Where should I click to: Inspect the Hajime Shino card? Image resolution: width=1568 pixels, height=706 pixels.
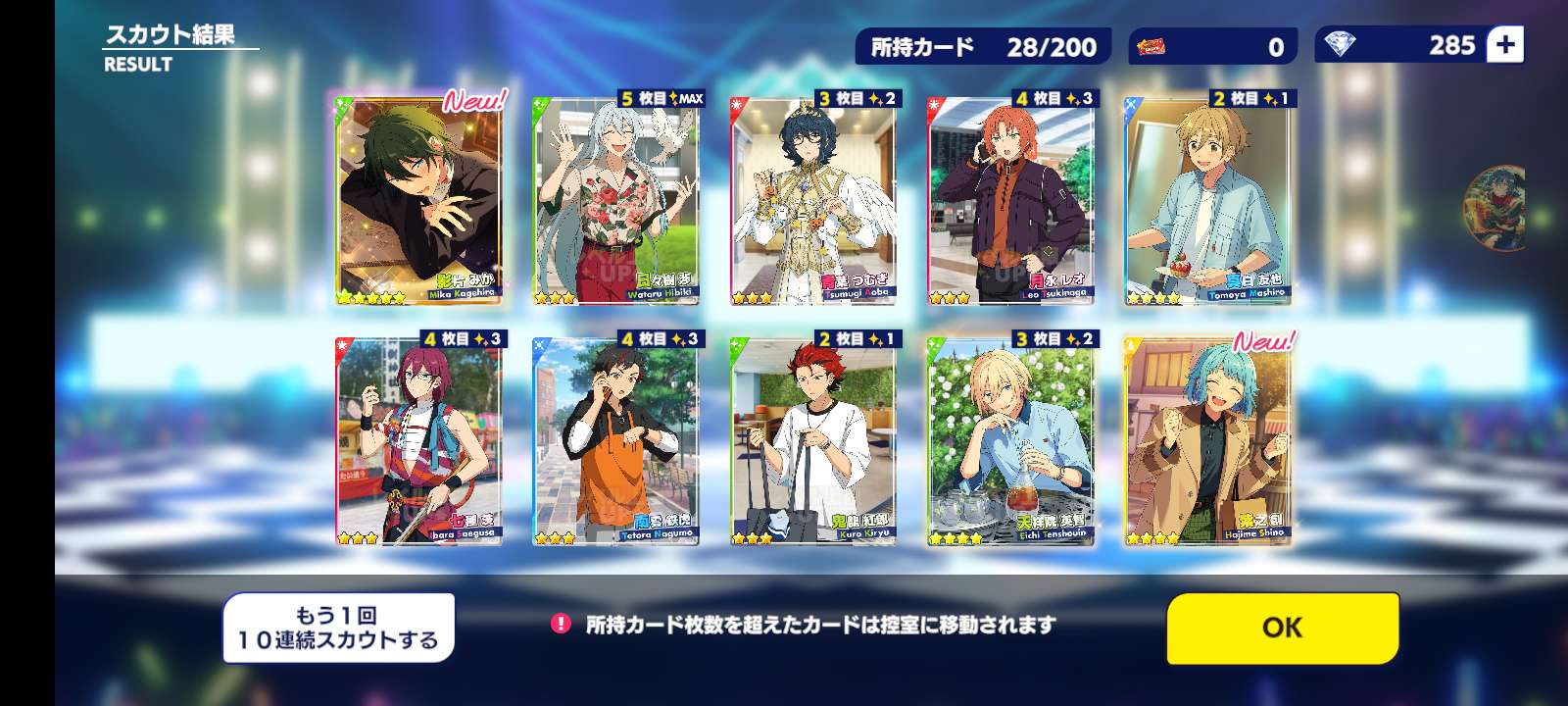pyautogui.click(x=1207, y=441)
